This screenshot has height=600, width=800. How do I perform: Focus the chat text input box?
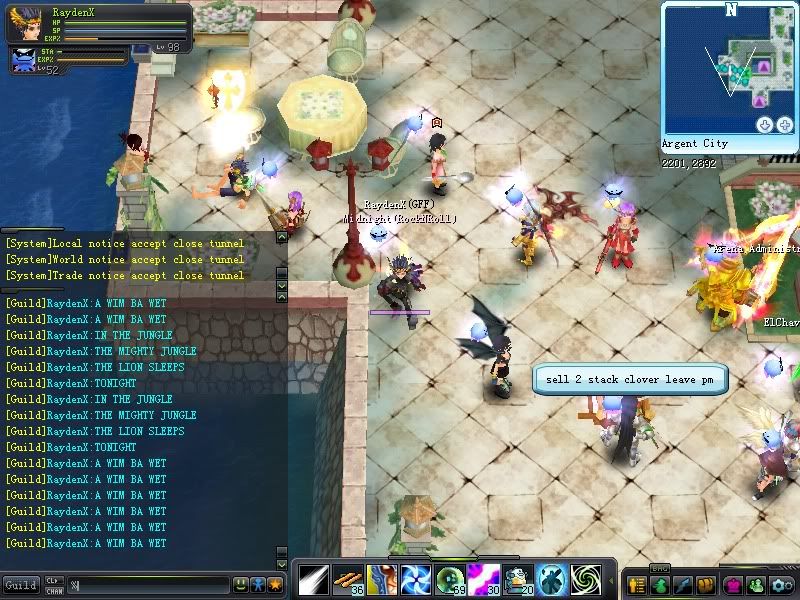(x=148, y=584)
